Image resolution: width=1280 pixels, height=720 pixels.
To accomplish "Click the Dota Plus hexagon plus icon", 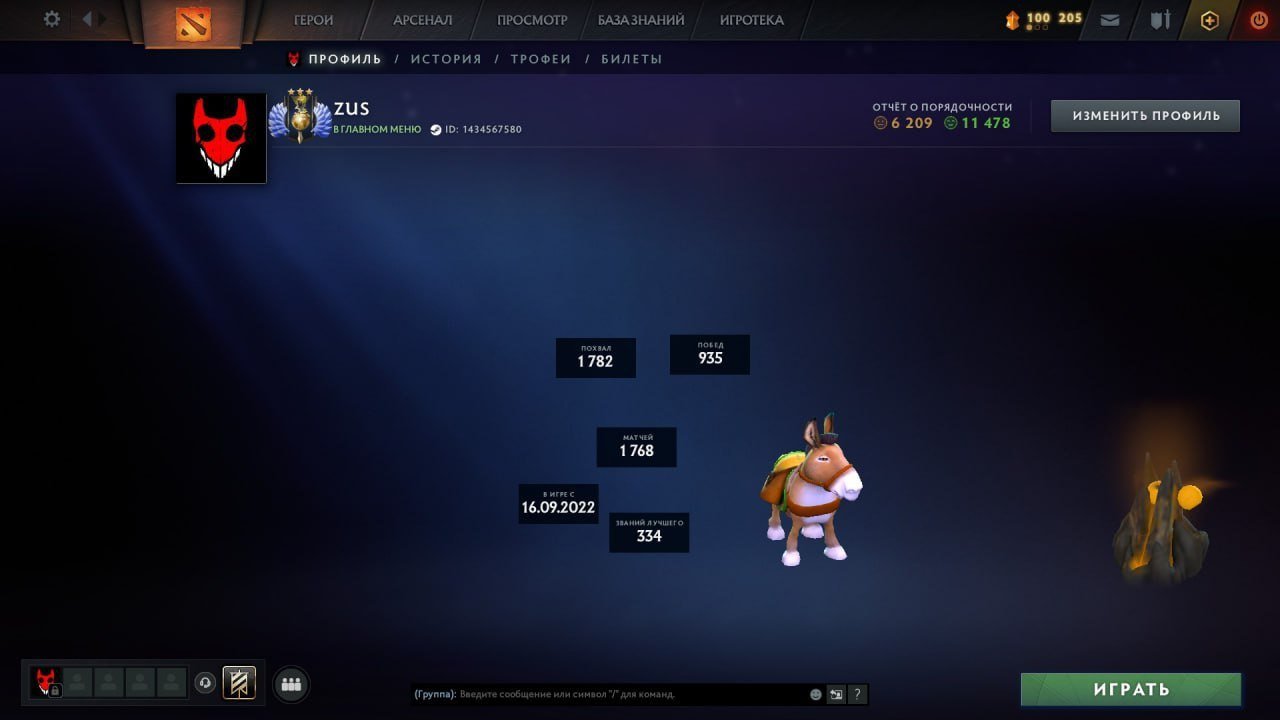I will pyautogui.click(x=1209, y=19).
